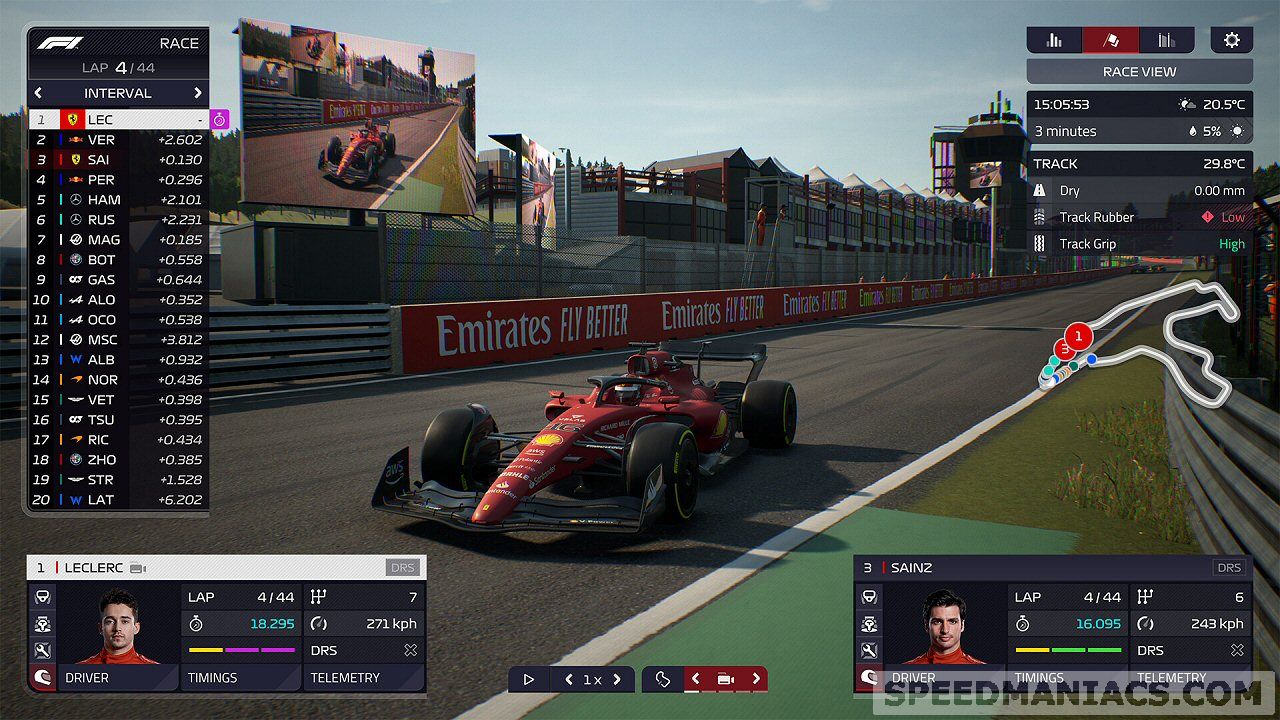Show the next timing column after INTERVAL

pos(197,93)
